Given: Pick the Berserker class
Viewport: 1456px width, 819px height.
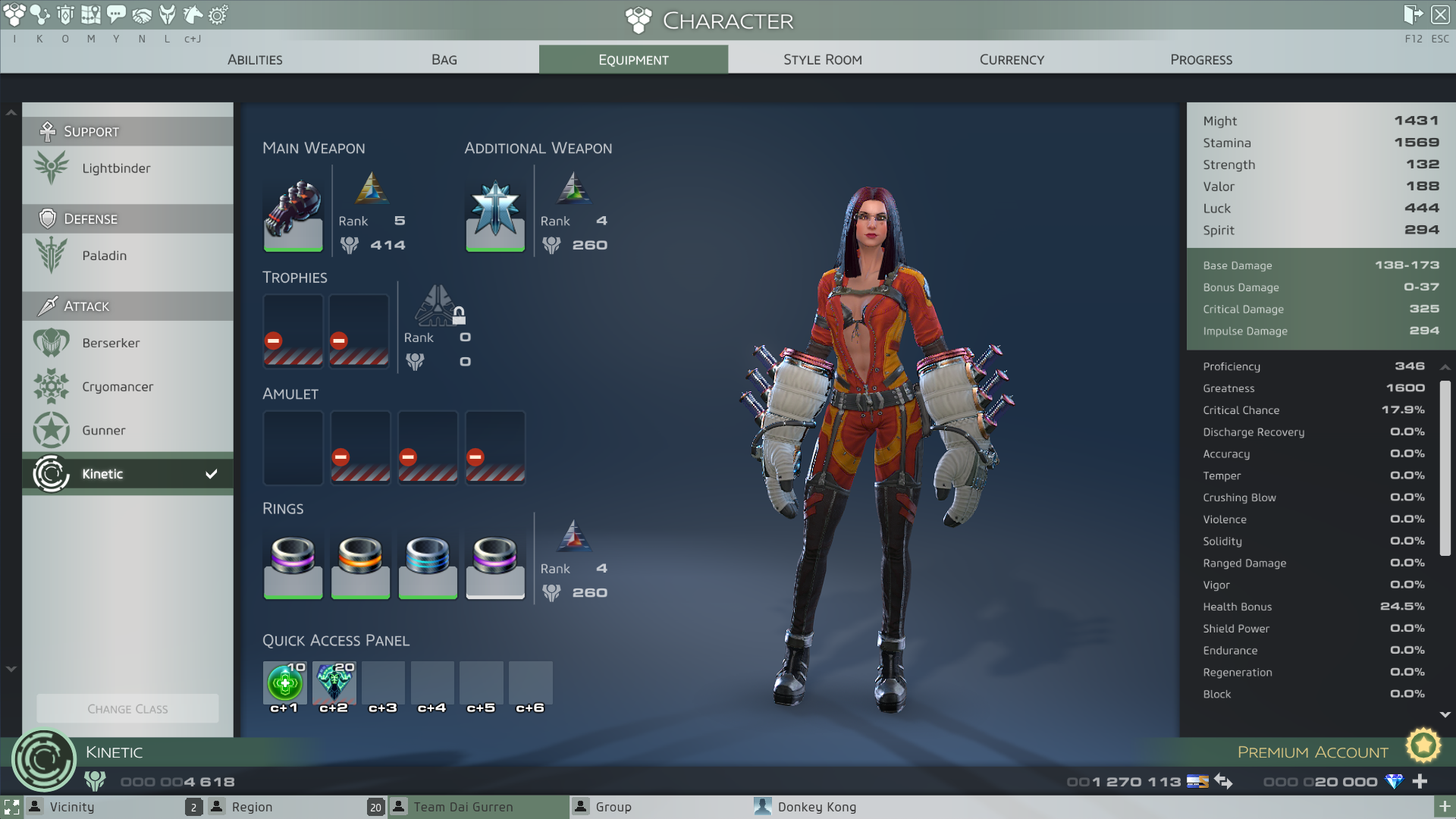Looking at the screenshot, I should pos(111,343).
